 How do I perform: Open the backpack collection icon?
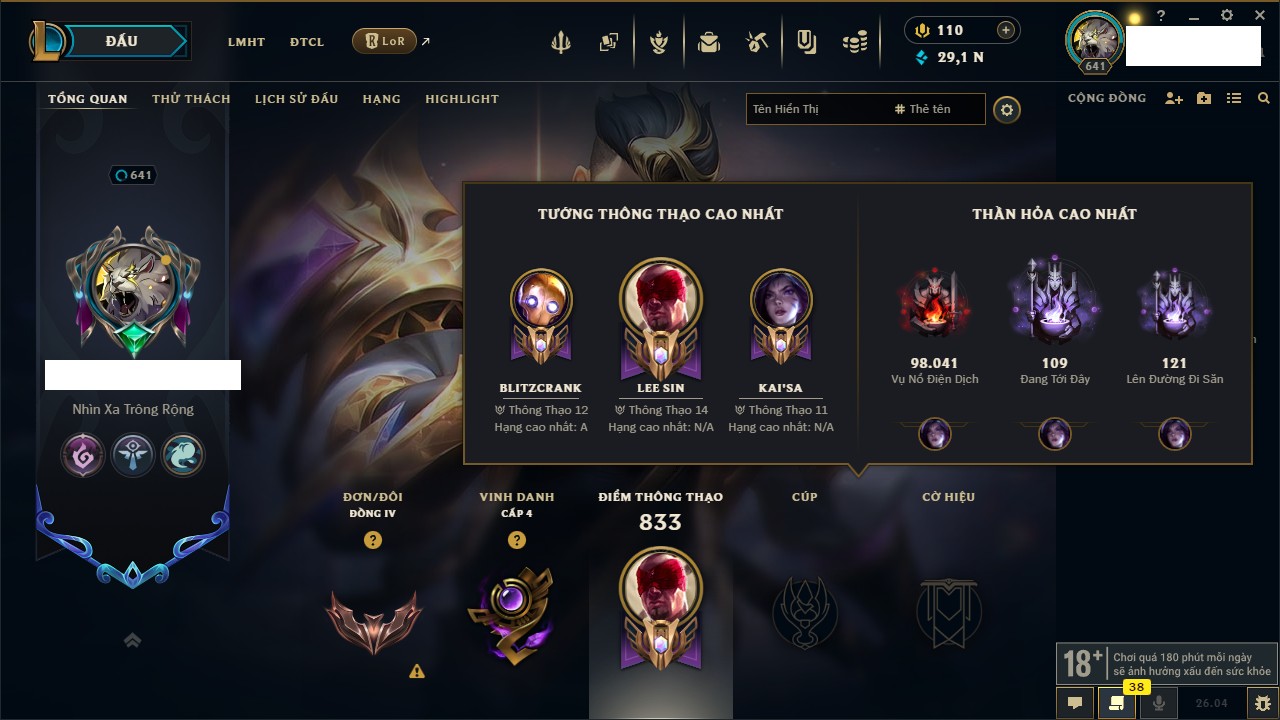click(x=709, y=42)
